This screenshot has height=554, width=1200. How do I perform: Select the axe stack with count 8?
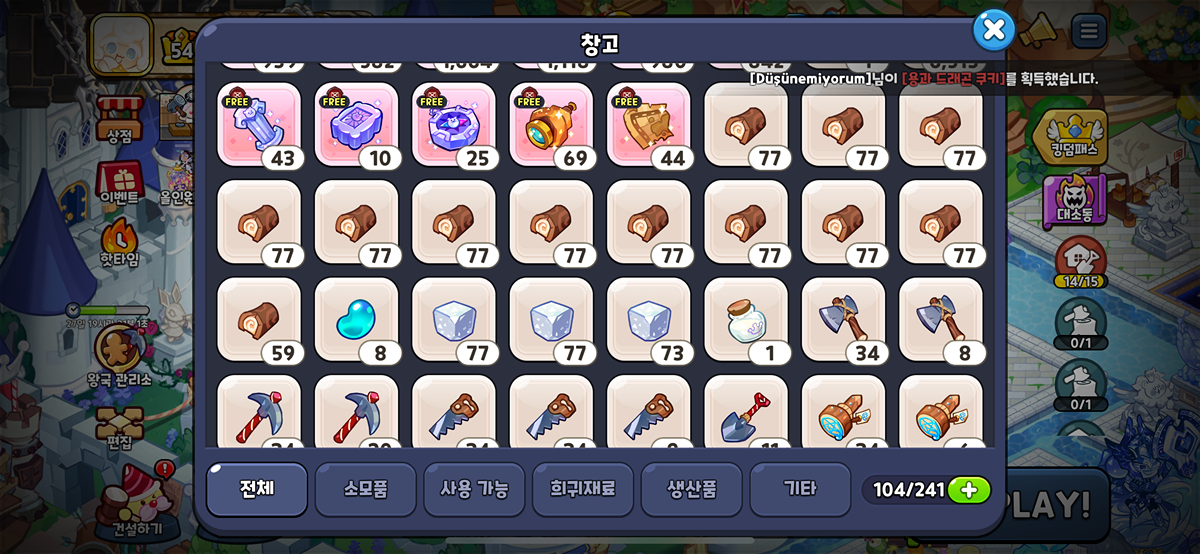941,319
